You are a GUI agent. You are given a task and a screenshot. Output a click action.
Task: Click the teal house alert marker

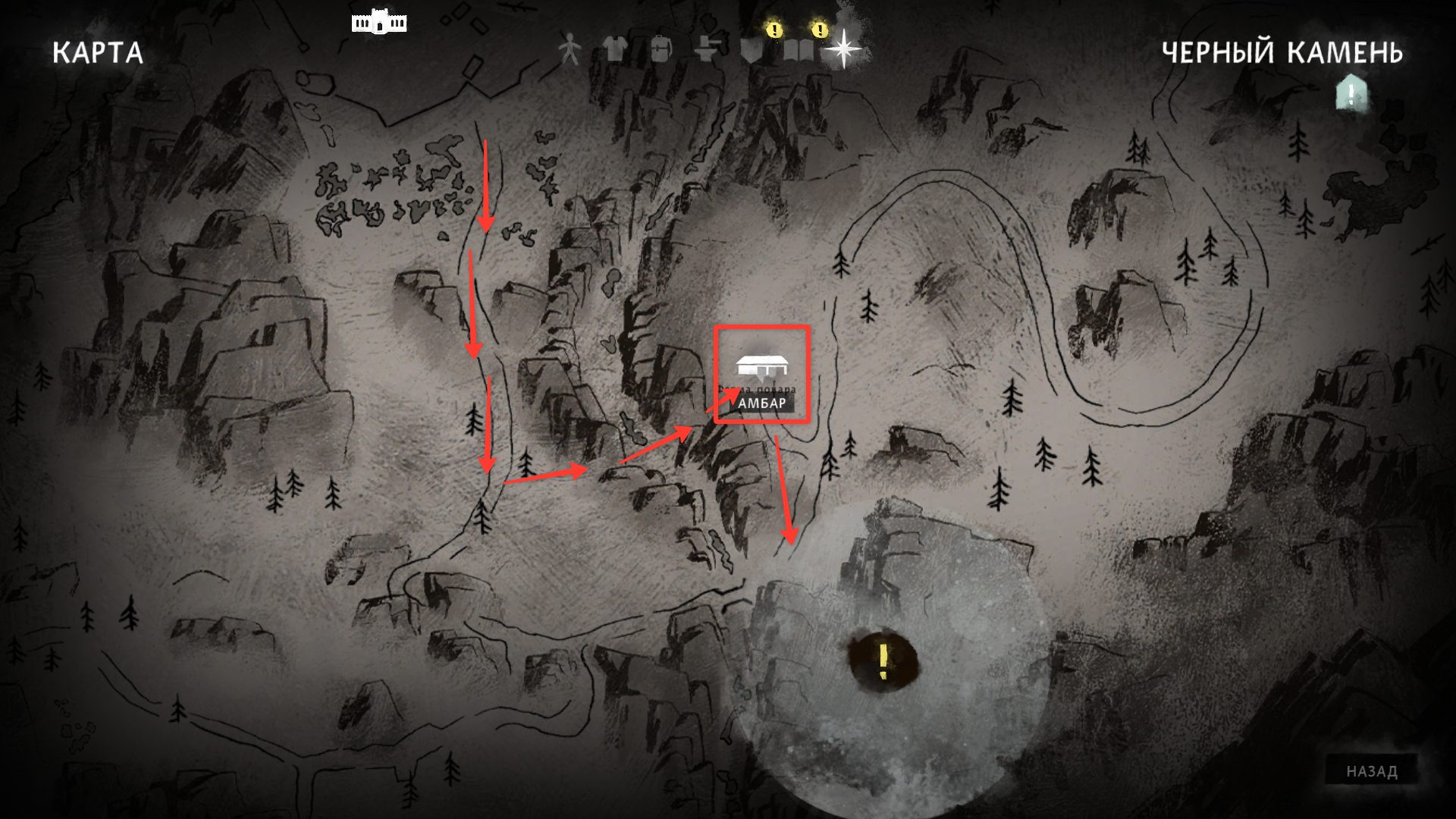(x=1351, y=92)
